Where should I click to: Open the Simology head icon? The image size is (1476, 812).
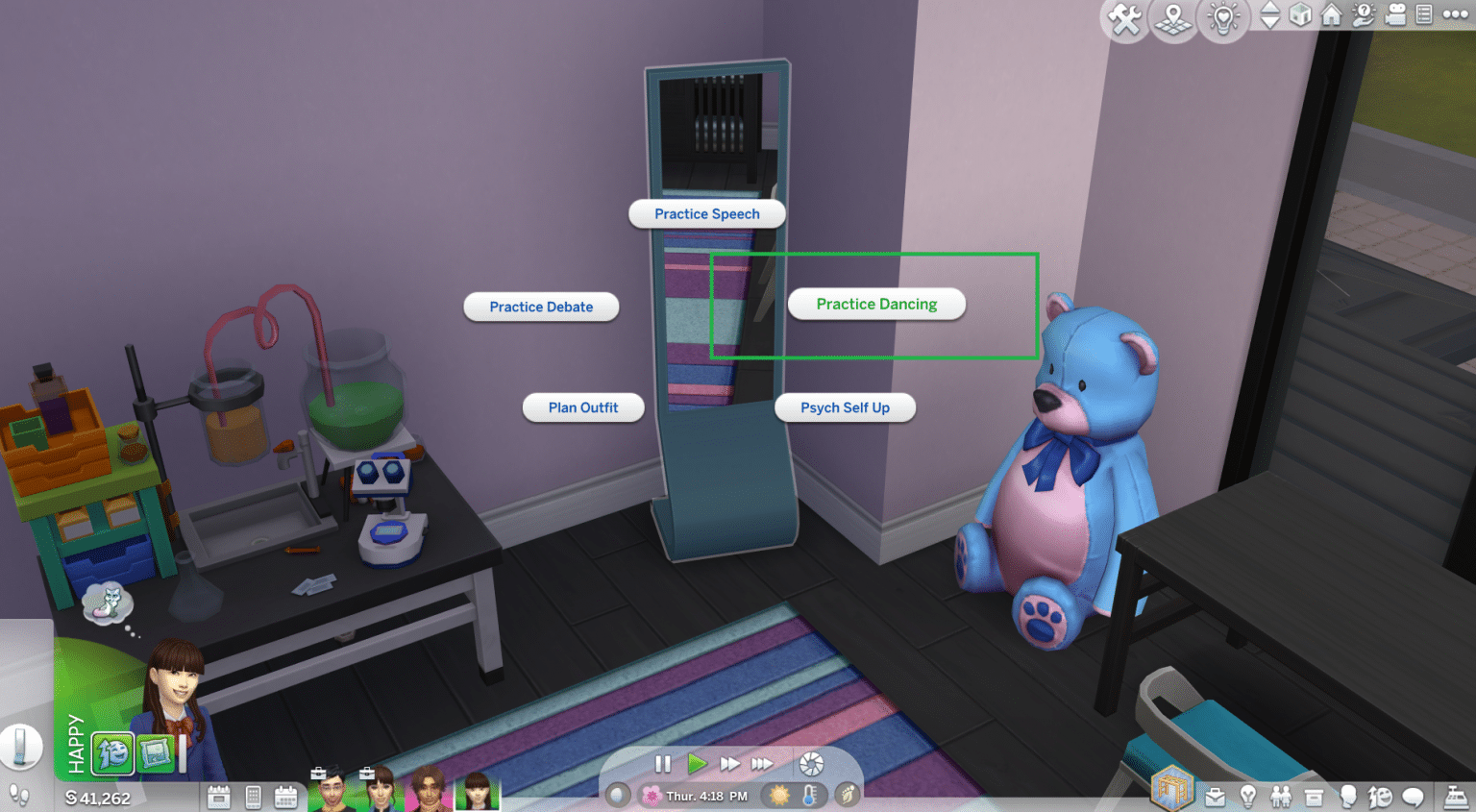pos(1349,796)
